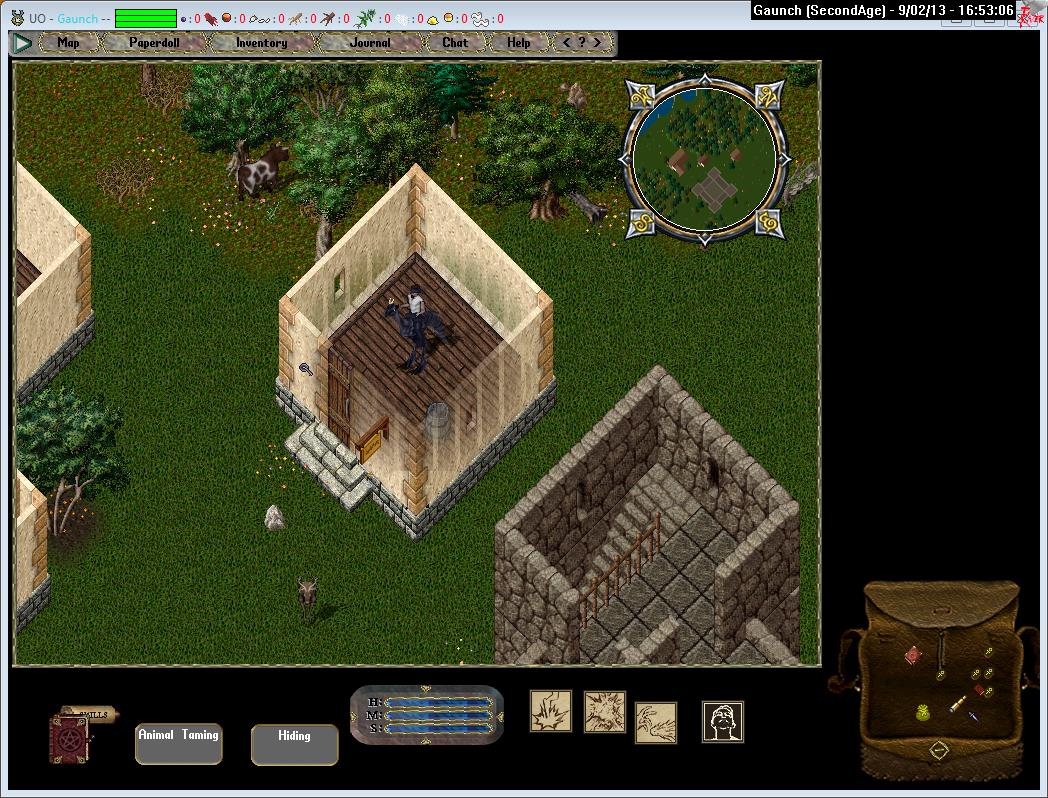Open the Chat menu entry
Screen dimensions: 1048x798
pos(455,43)
